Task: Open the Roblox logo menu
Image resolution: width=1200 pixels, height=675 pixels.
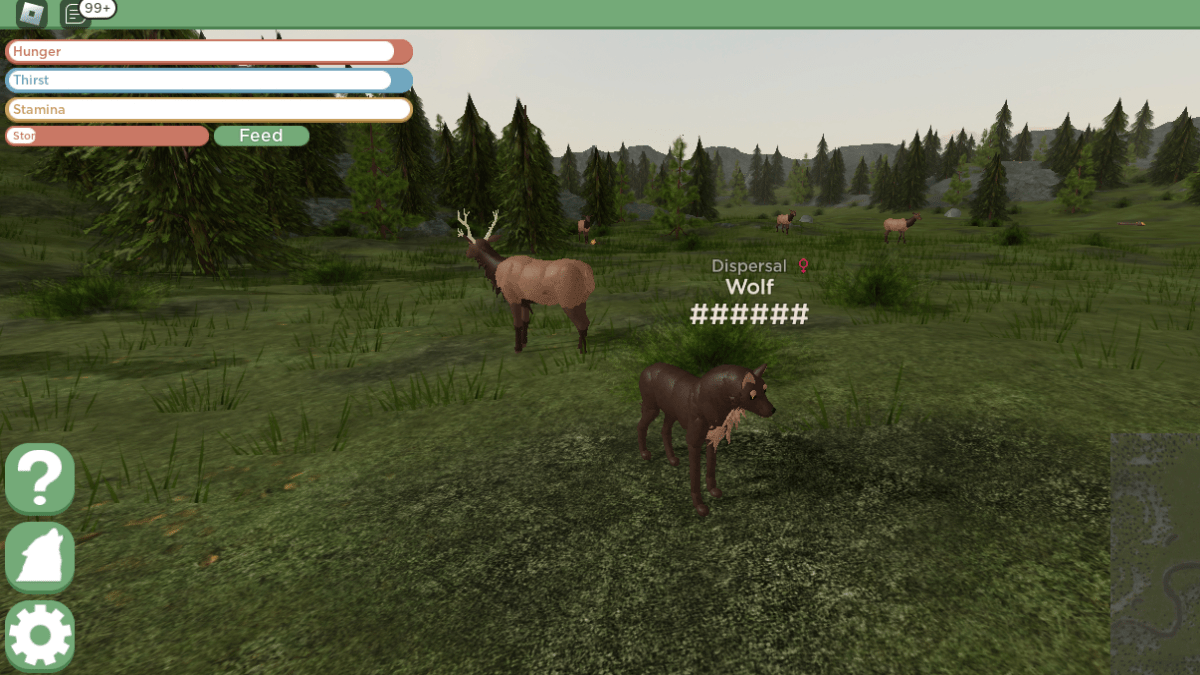Action: (32, 13)
